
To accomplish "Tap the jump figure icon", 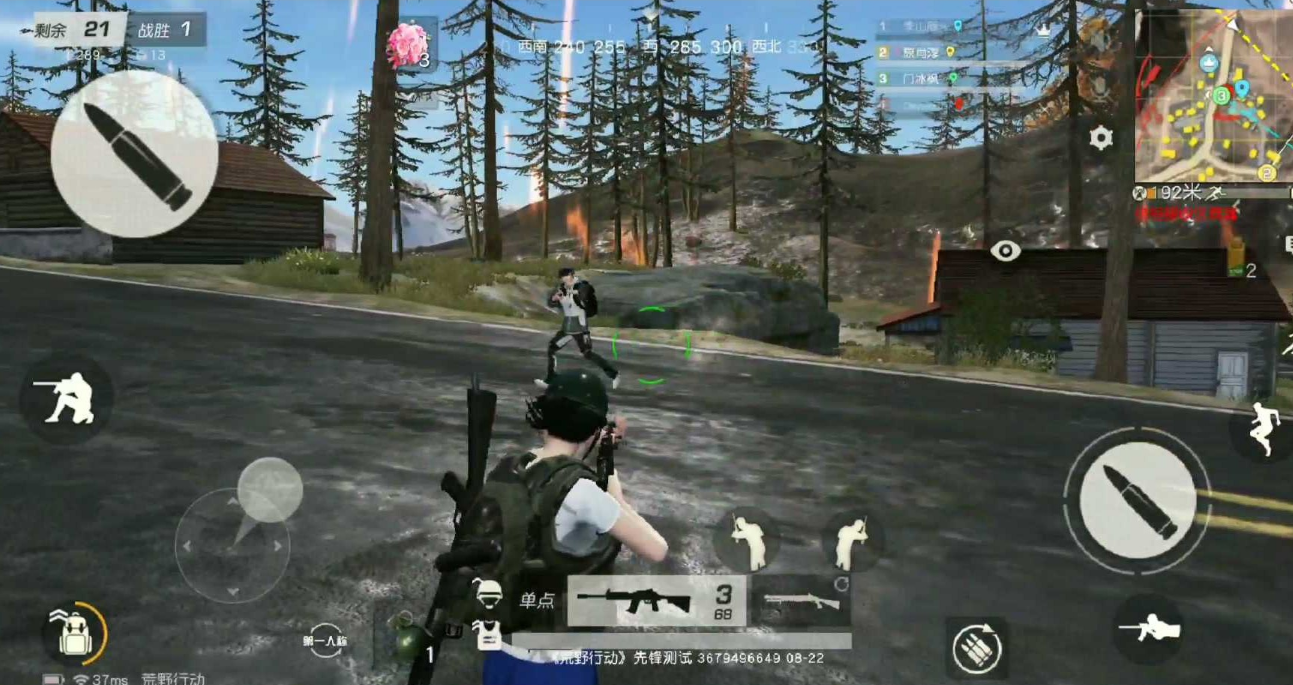I will (x=1261, y=430).
